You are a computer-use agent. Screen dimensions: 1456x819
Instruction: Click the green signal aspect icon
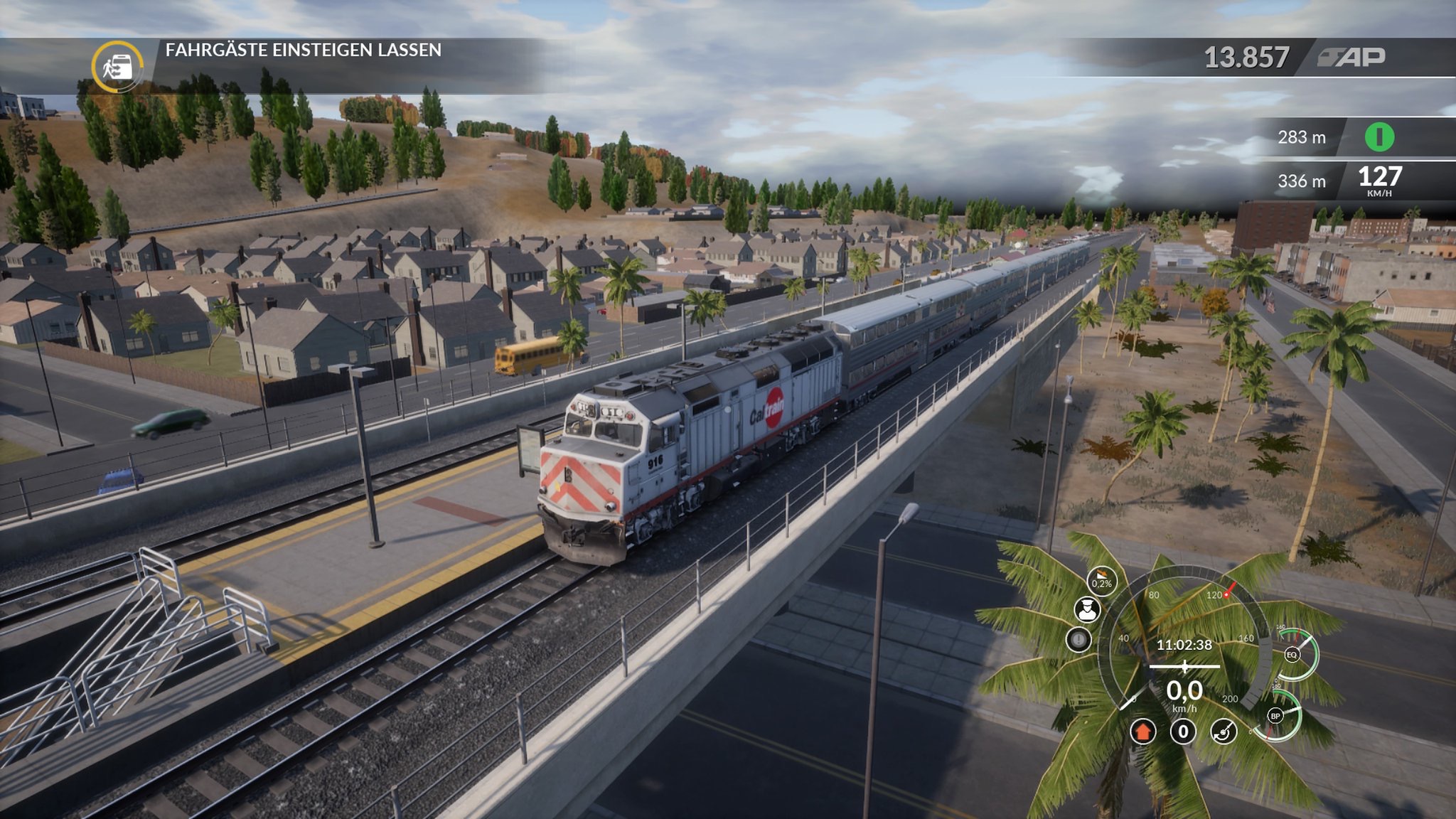[x=1379, y=136]
